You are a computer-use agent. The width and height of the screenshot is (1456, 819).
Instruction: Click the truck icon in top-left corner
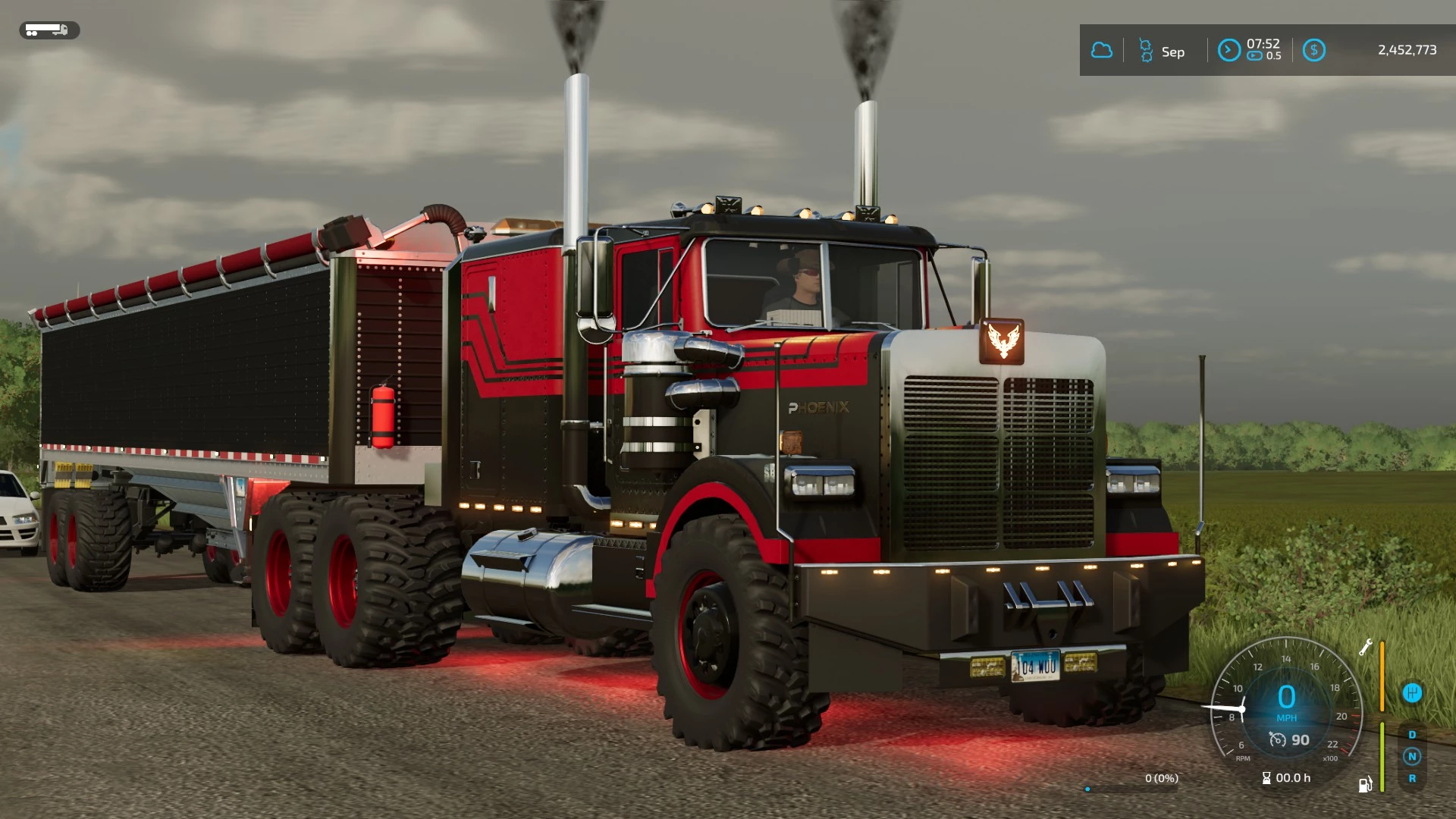tap(48, 31)
